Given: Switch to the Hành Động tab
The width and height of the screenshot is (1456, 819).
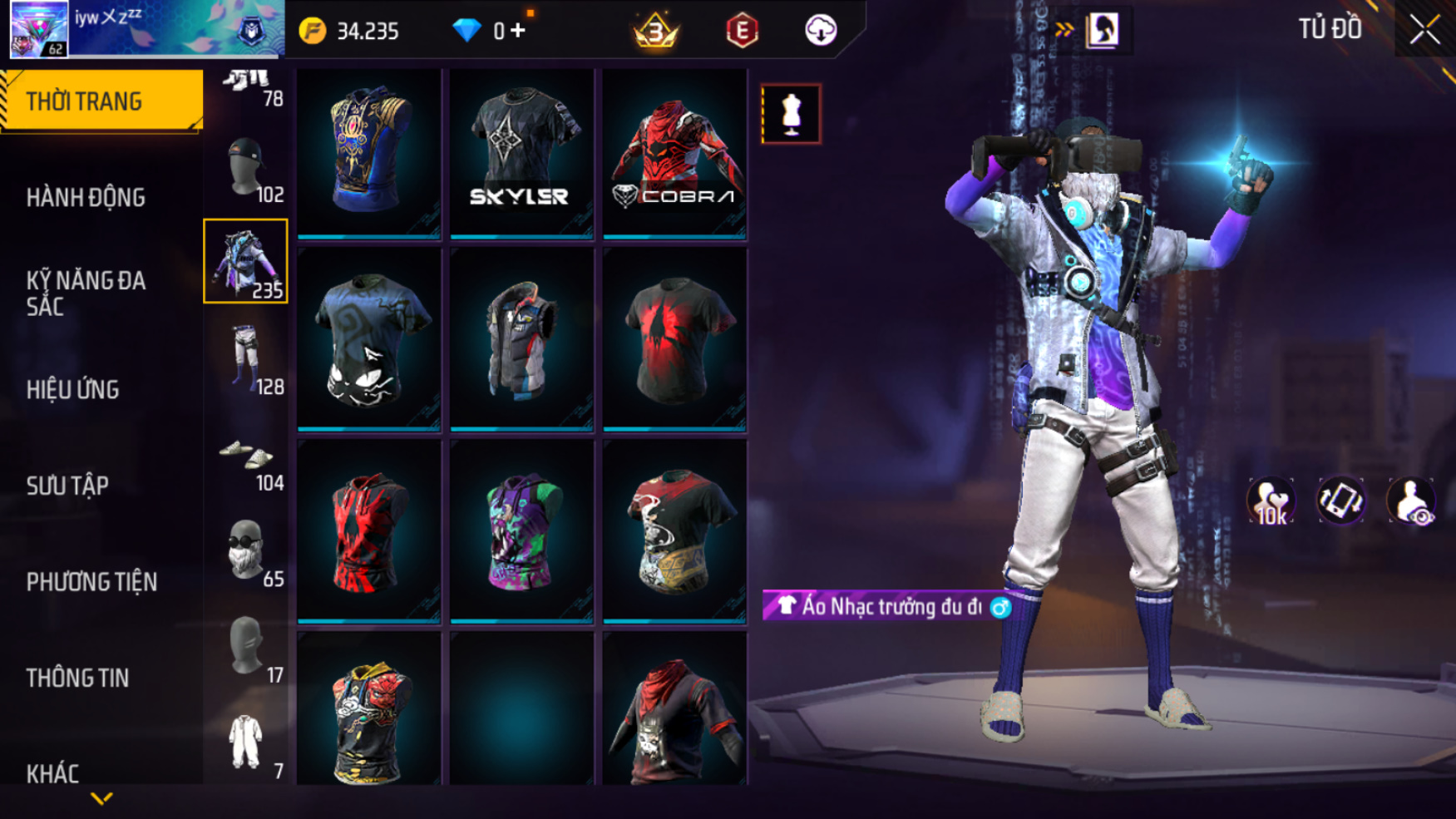Looking at the screenshot, I should [86, 198].
